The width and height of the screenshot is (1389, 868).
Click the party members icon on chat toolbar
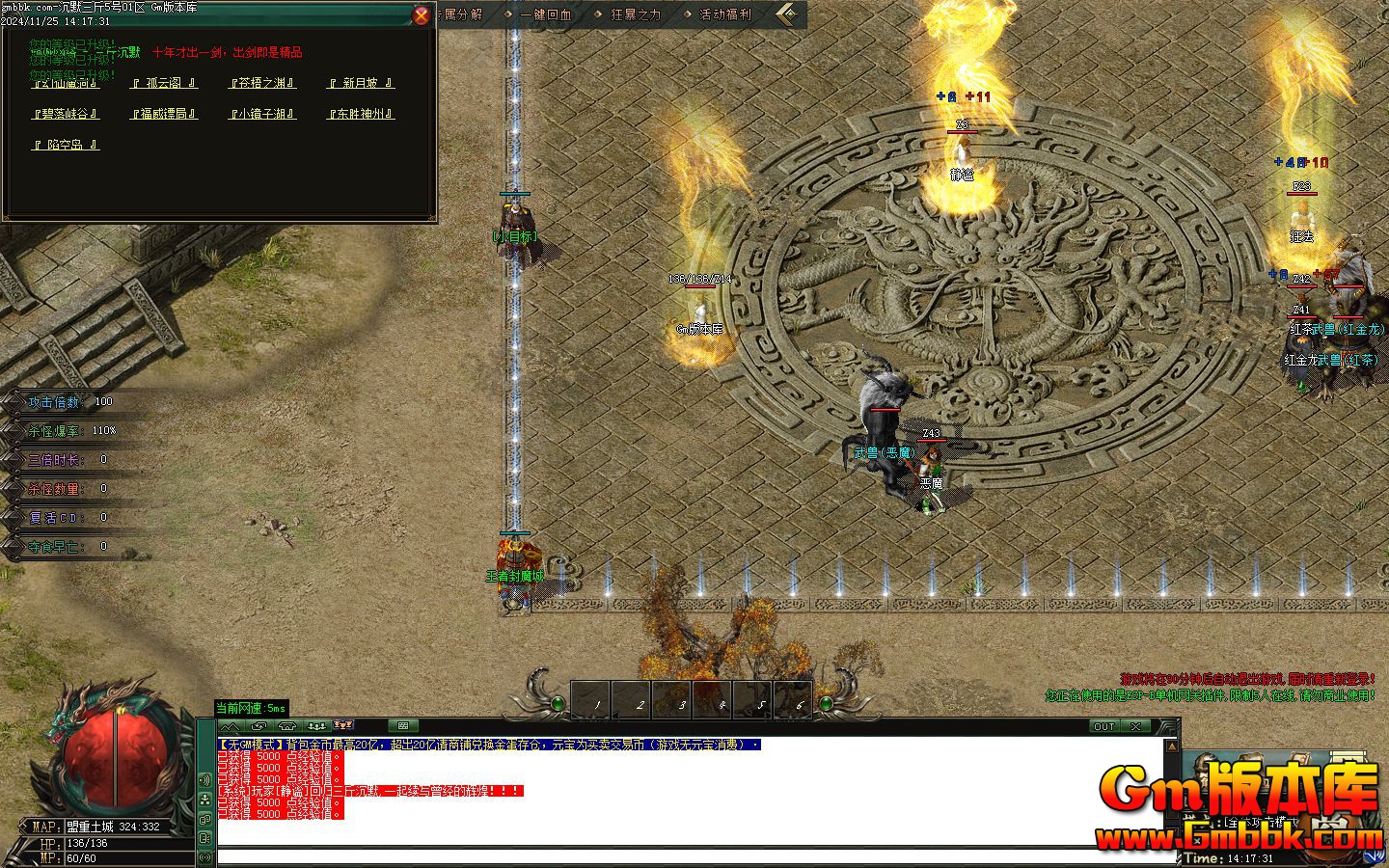coord(315,725)
